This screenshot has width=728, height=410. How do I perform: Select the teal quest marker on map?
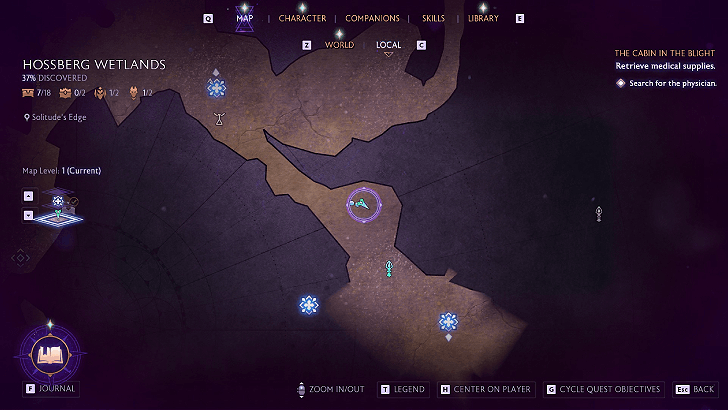pos(389,267)
